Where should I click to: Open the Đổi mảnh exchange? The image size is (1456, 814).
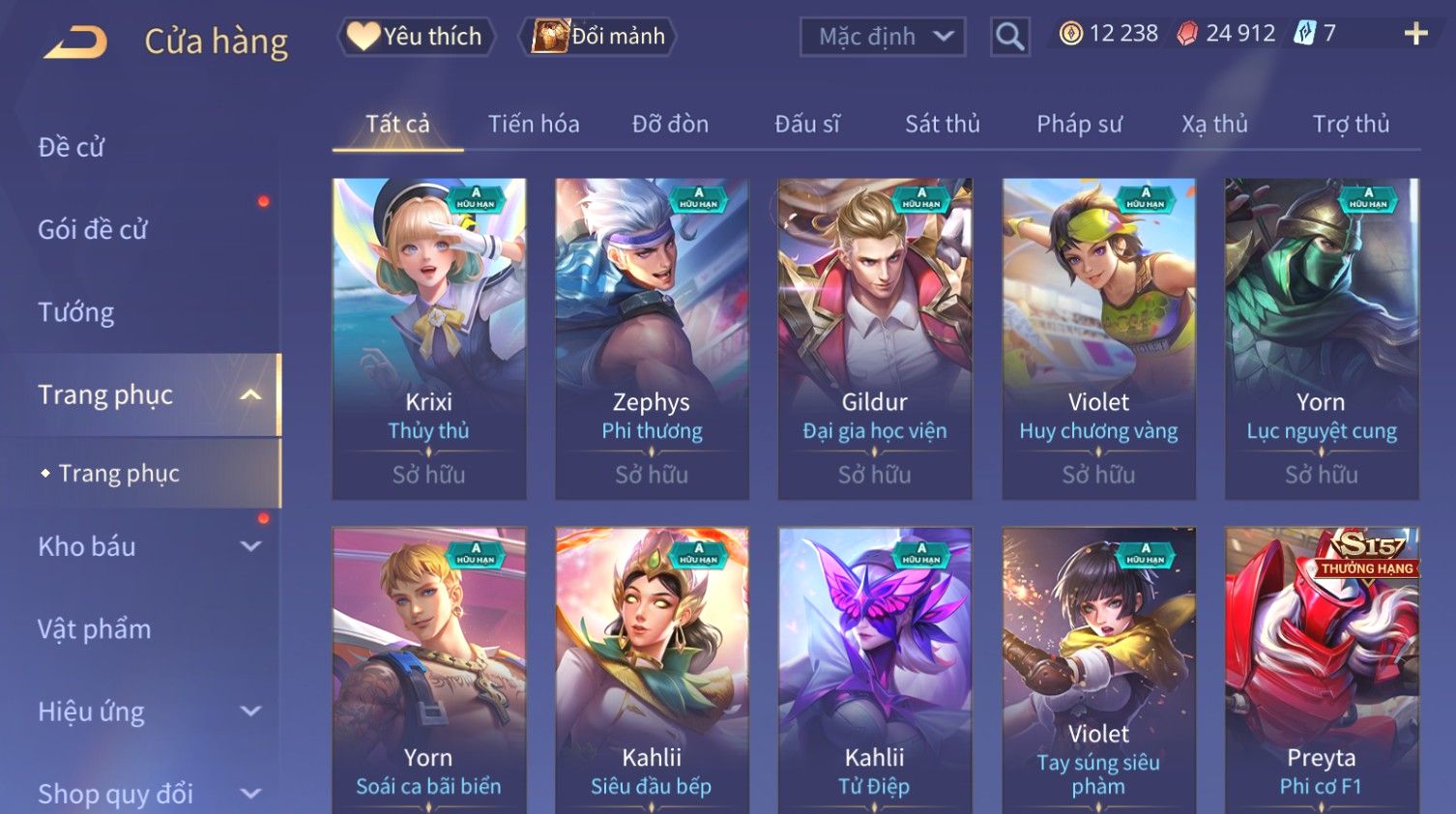click(599, 37)
